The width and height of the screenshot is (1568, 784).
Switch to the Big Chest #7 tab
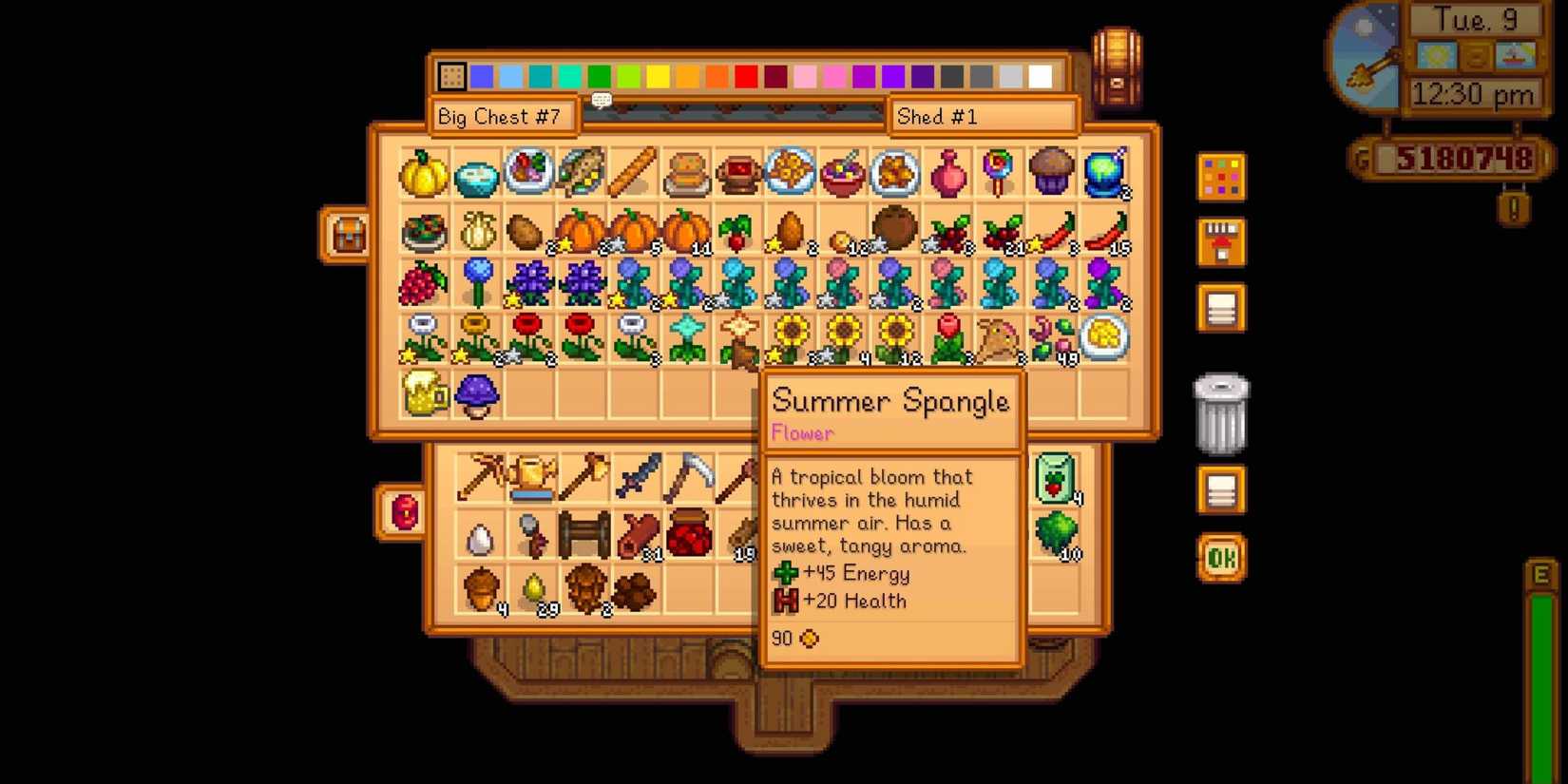click(503, 116)
